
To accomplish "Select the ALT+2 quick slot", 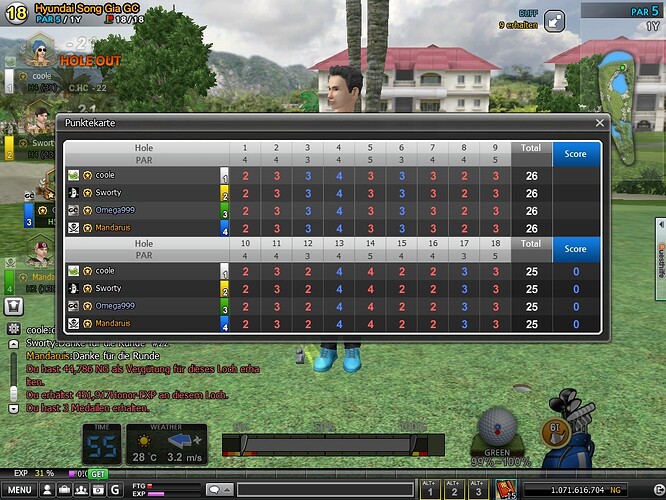I will (x=454, y=490).
